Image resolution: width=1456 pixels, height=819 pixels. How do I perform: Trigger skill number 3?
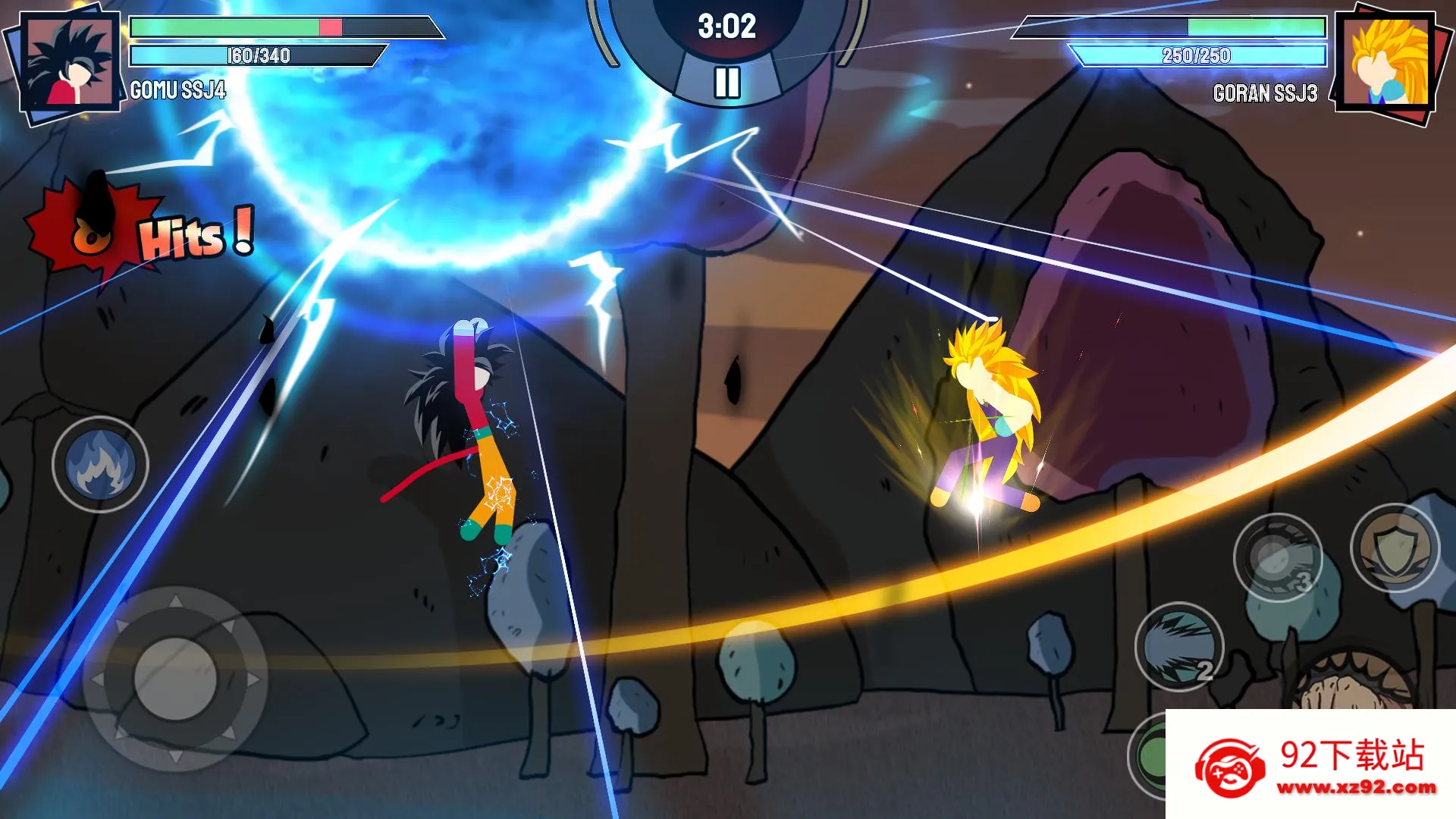pyautogui.click(x=1277, y=558)
